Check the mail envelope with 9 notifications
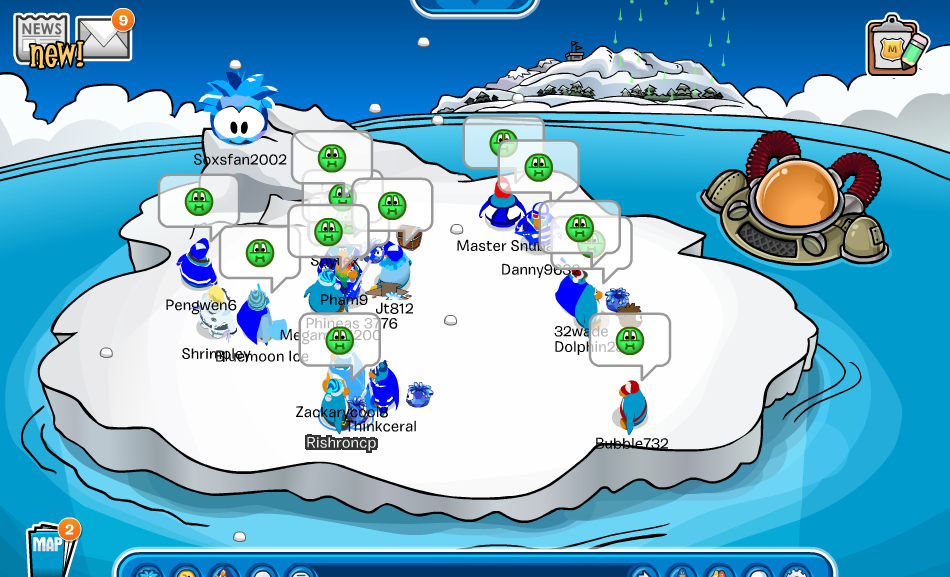Screen dimensions: 950x577 click(104, 38)
